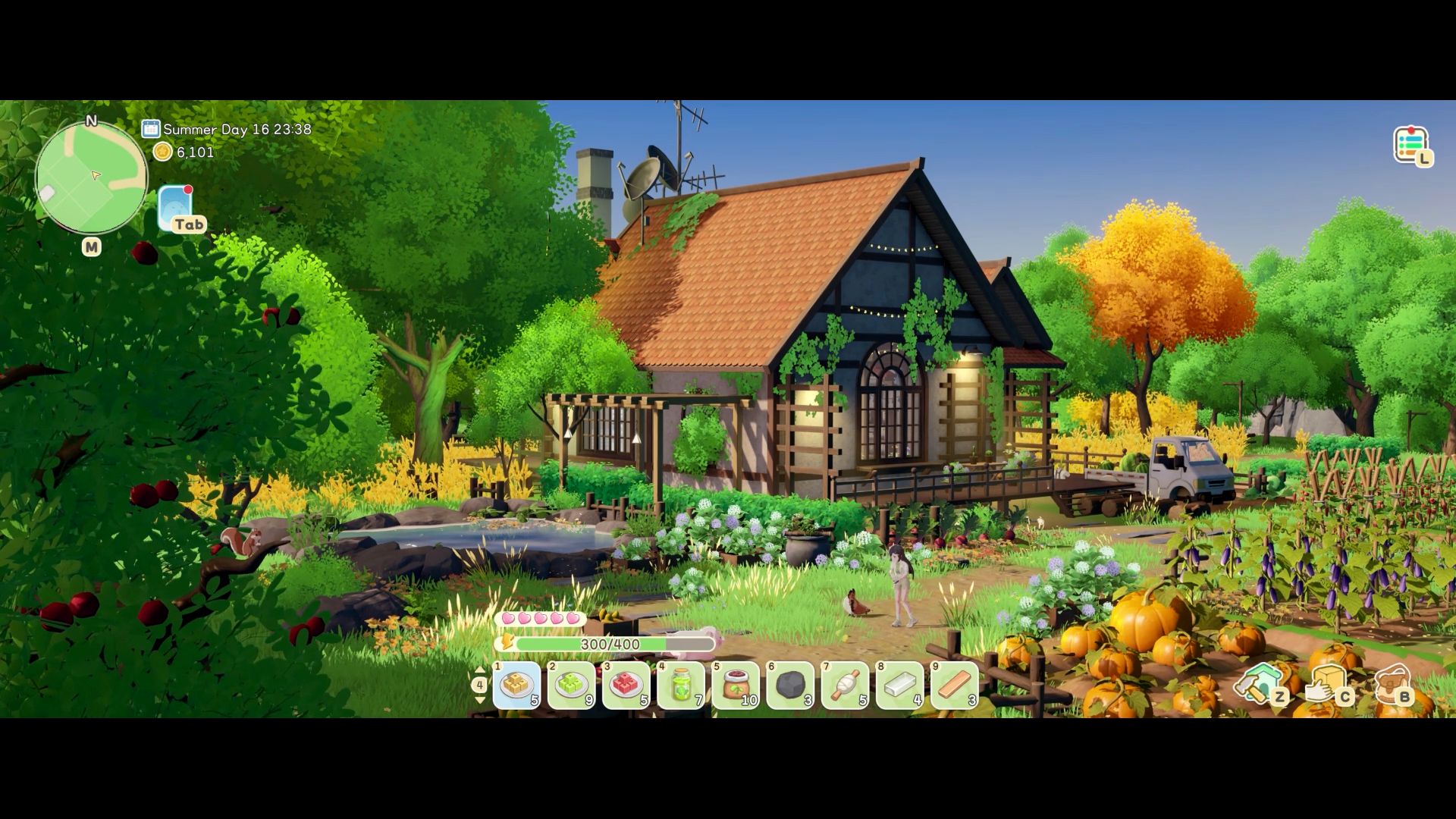Image resolution: width=1456 pixels, height=819 pixels.
Task: Open the blue phone icon with notification
Action: [176, 206]
